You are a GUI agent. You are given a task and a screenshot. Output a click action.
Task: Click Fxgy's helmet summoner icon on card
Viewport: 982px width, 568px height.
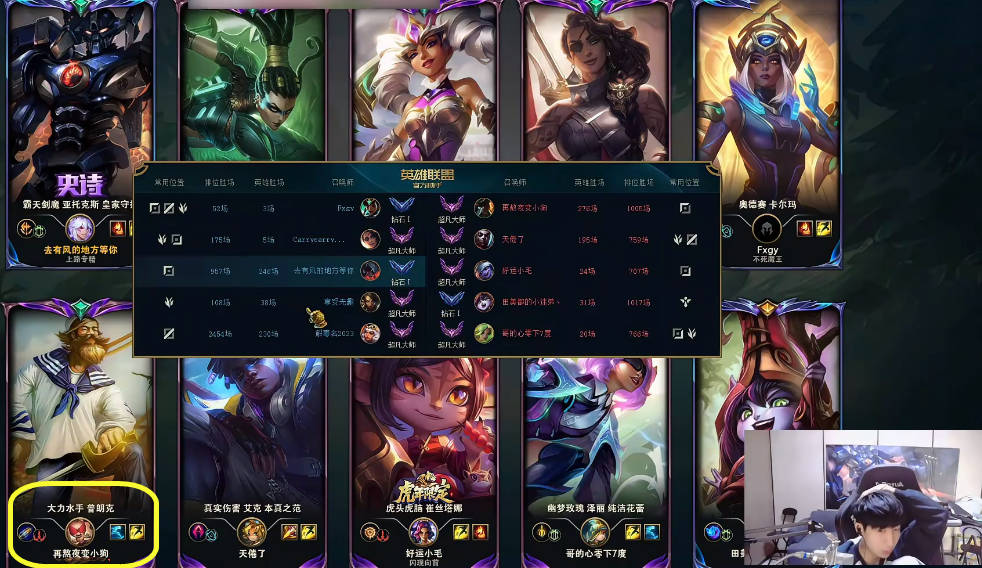(x=766, y=229)
